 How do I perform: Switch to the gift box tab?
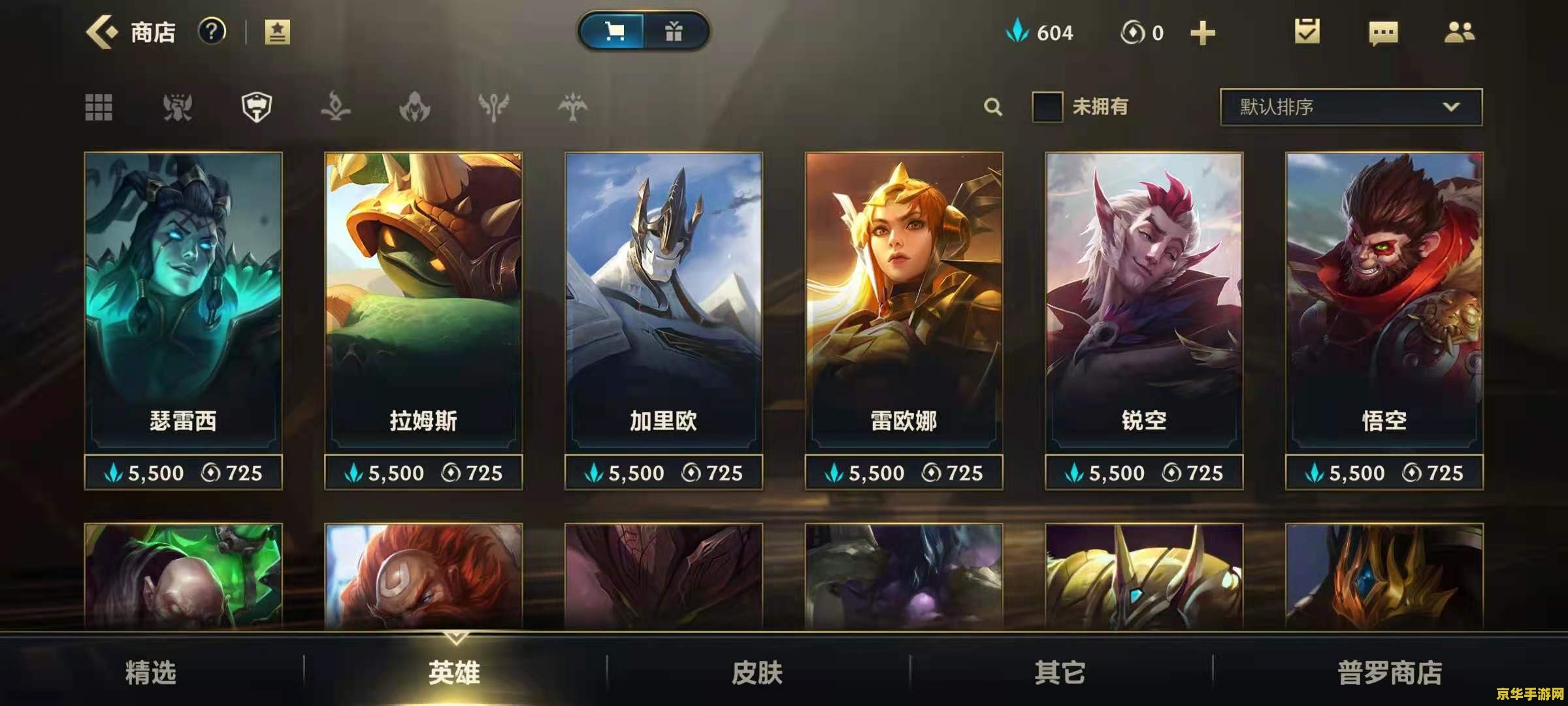[674, 31]
